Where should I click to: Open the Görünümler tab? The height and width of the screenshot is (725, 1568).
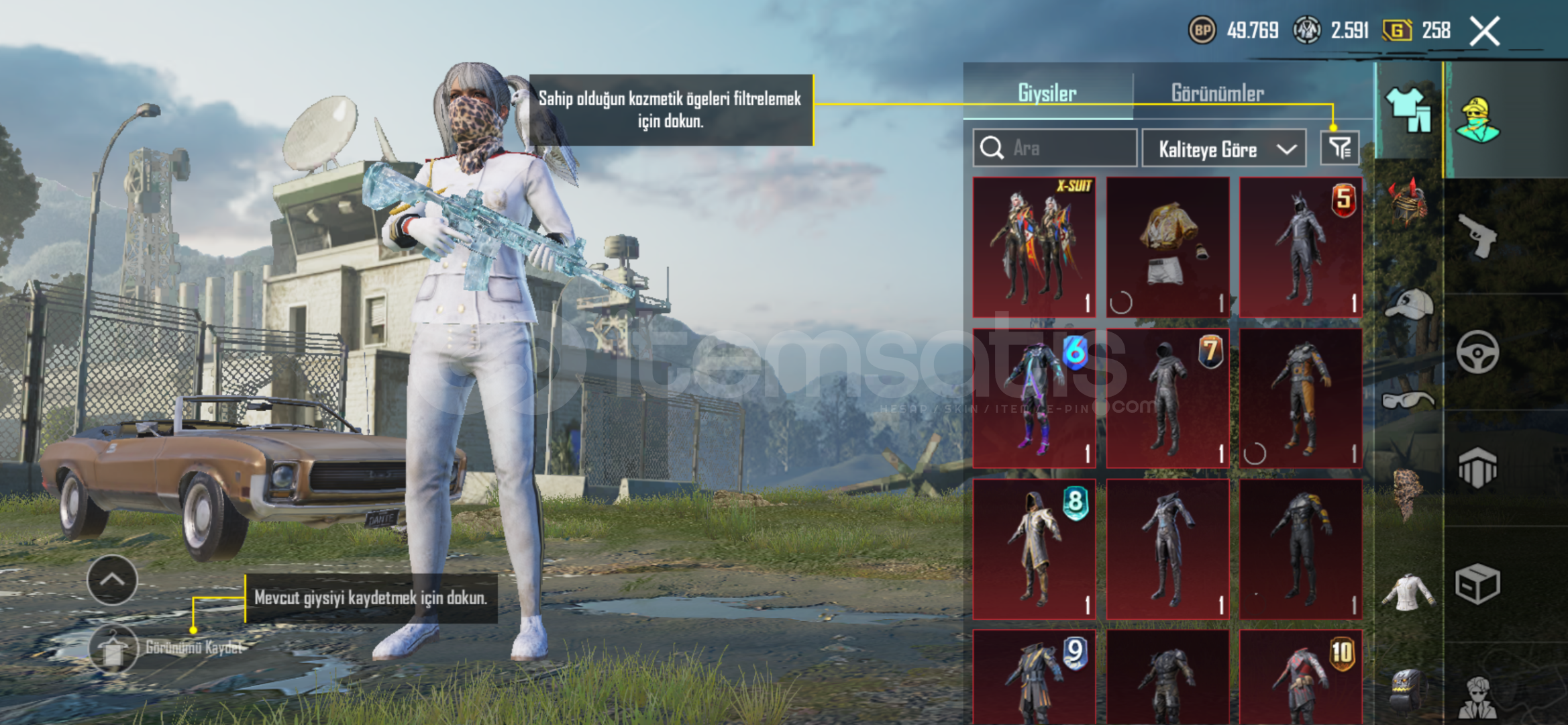1217,93
